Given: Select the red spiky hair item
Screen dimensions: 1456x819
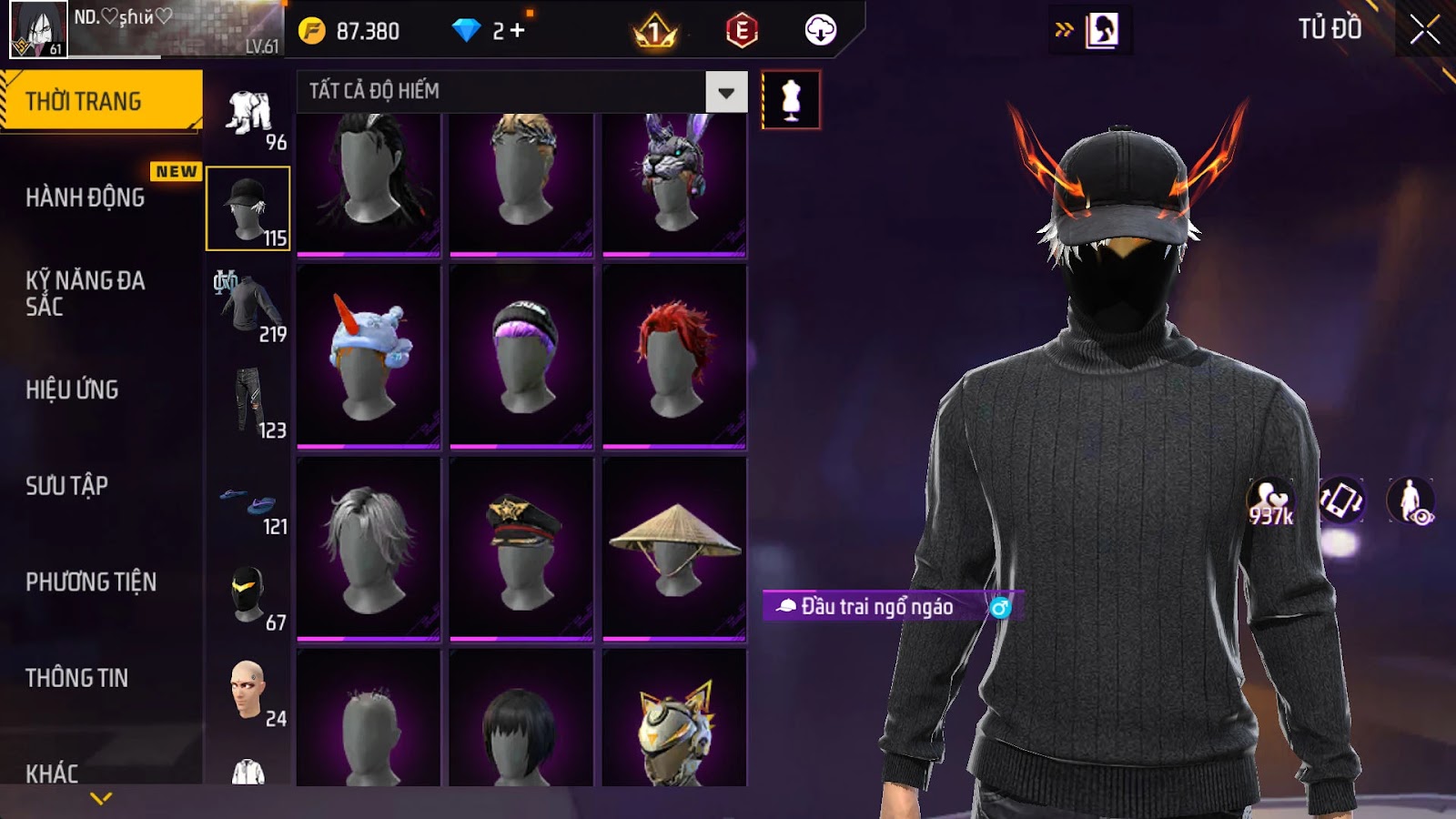Looking at the screenshot, I should tap(674, 357).
